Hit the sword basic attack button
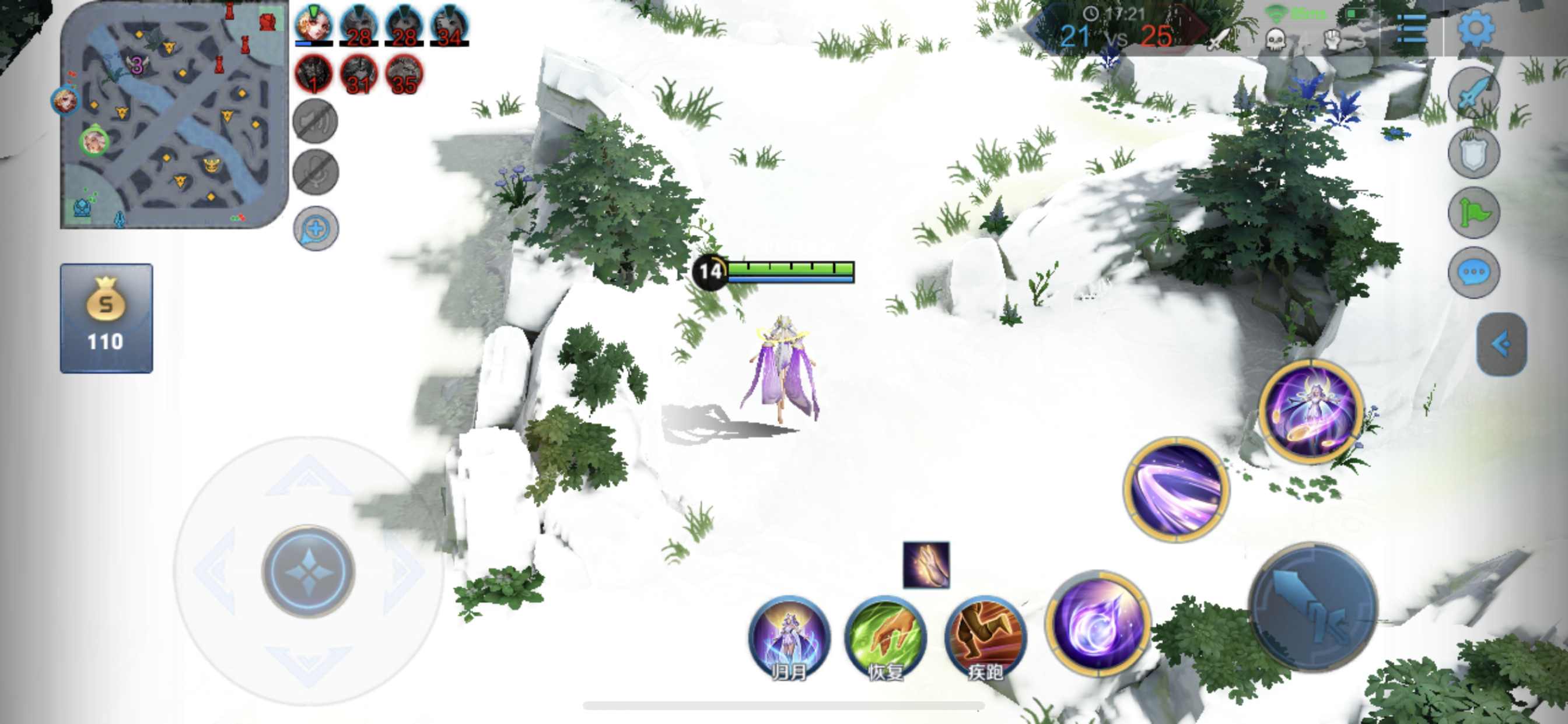Screen dimensions: 1568x724 1313,608
